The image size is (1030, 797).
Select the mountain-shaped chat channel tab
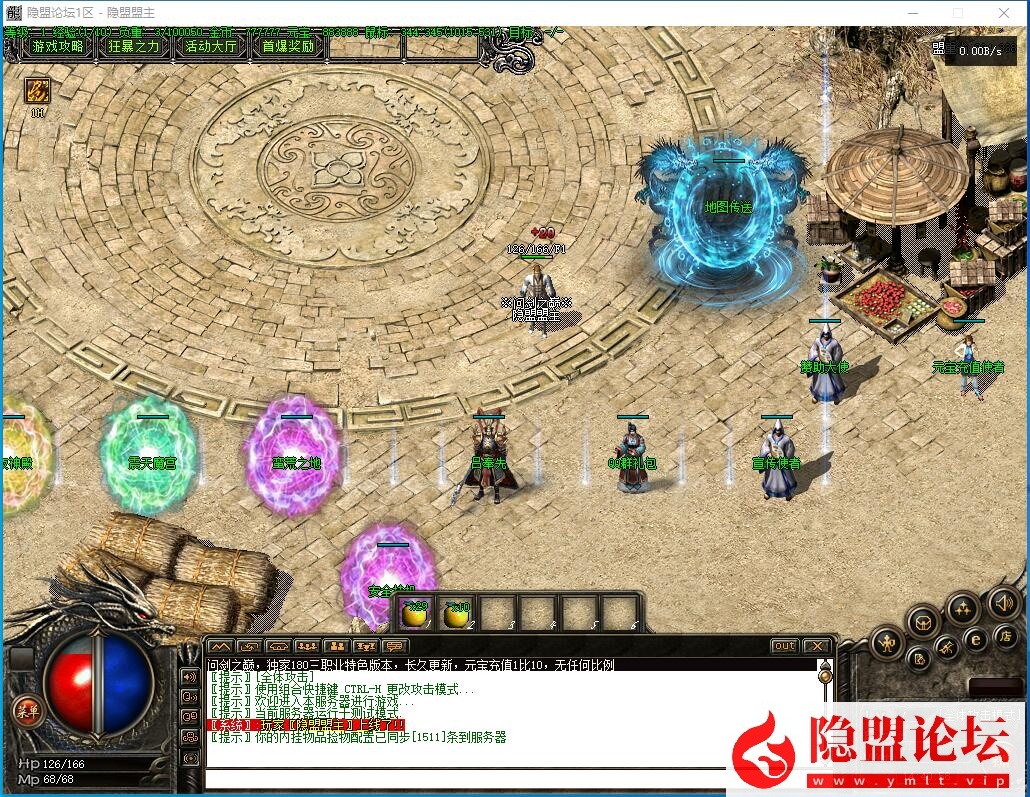[x=221, y=646]
